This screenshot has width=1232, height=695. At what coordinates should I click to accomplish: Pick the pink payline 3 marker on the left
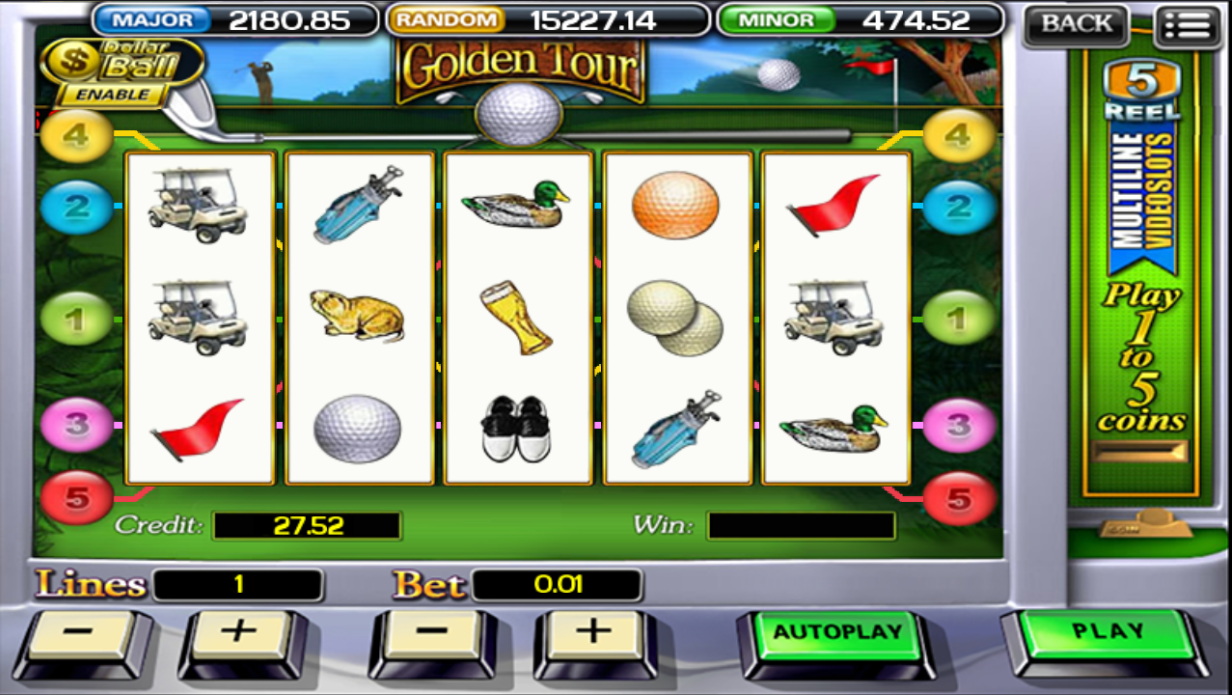click(x=77, y=424)
